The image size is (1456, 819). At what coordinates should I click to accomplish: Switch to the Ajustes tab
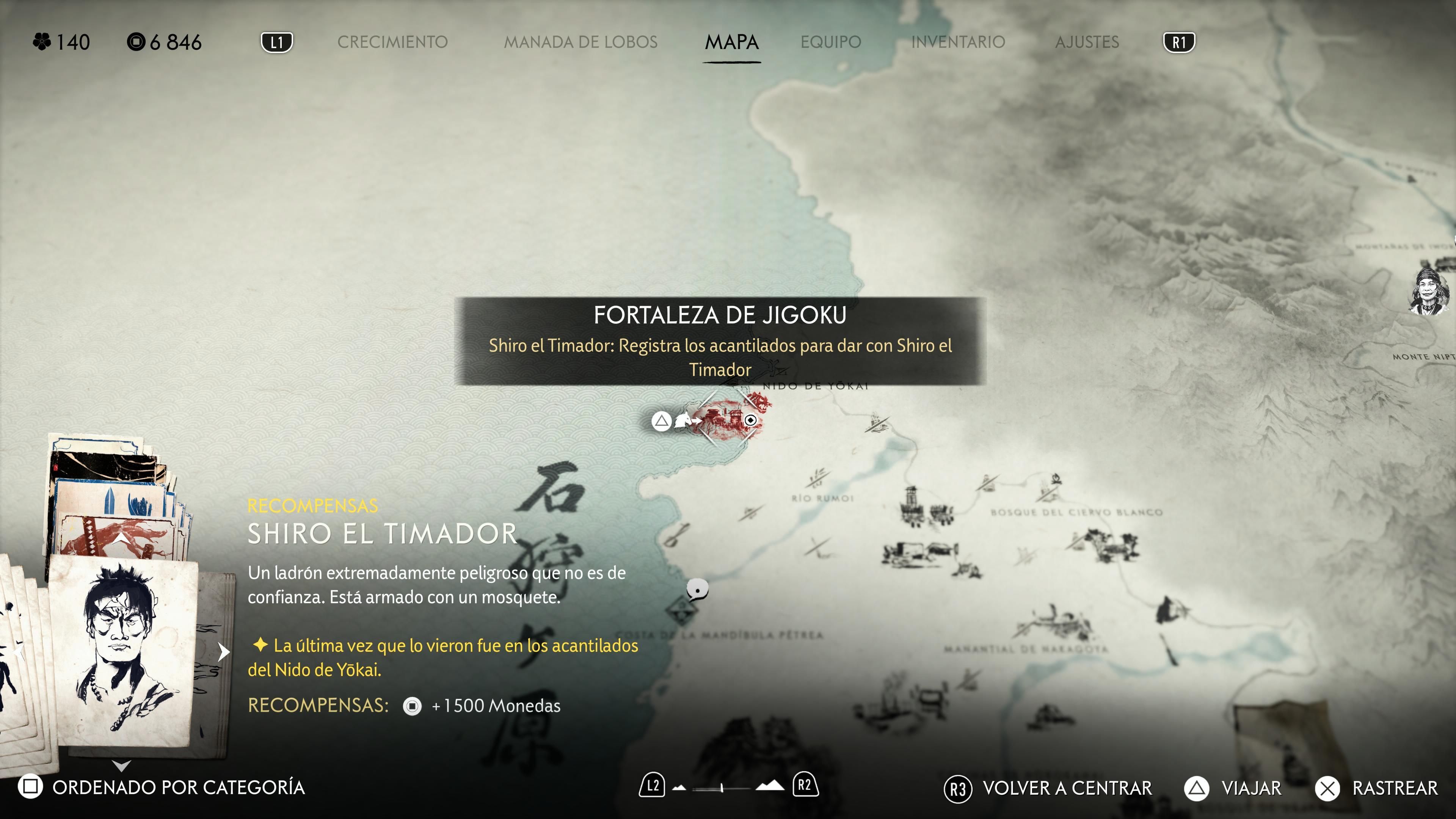tap(1086, 42)
